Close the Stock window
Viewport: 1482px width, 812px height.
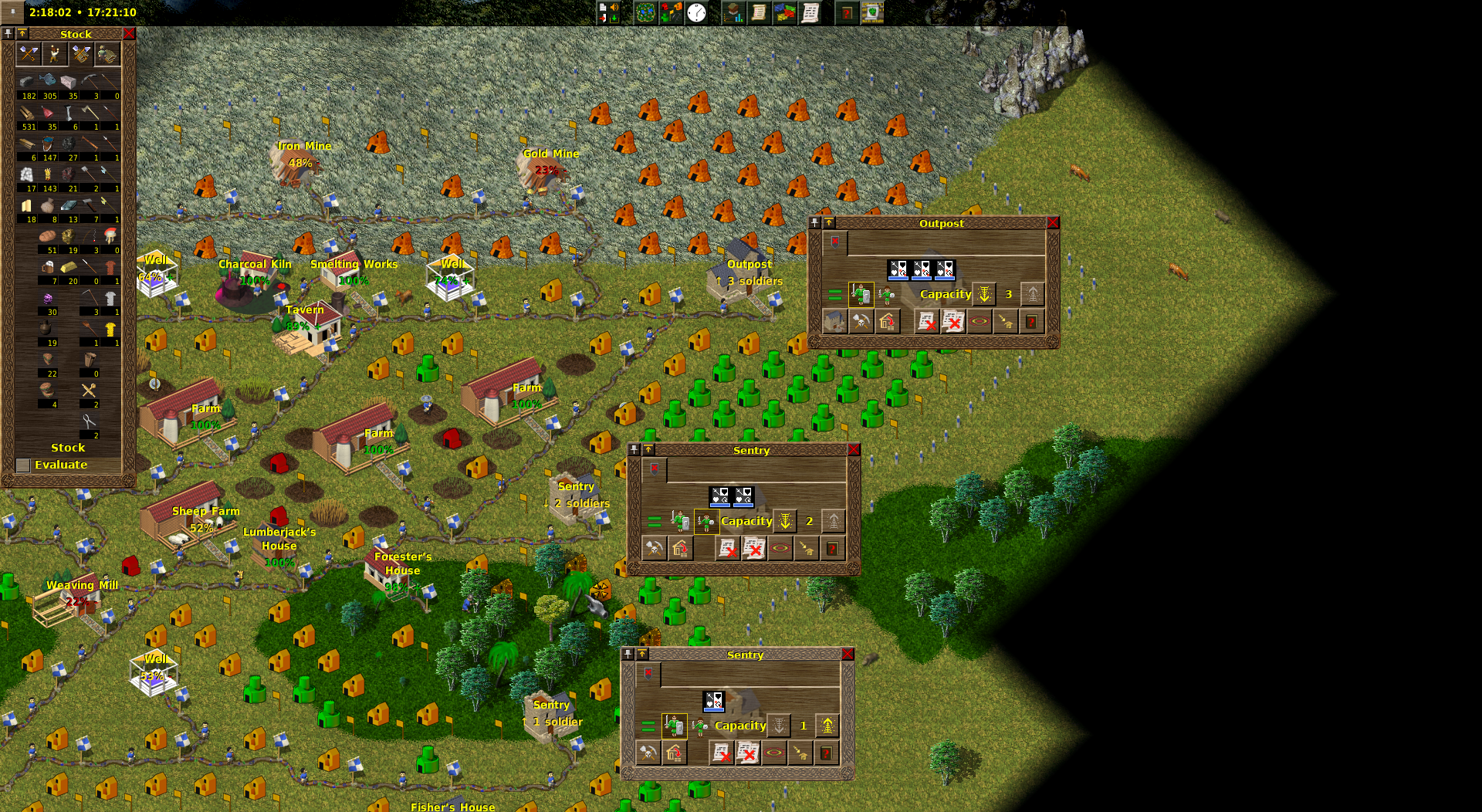(x=129, y=34)
